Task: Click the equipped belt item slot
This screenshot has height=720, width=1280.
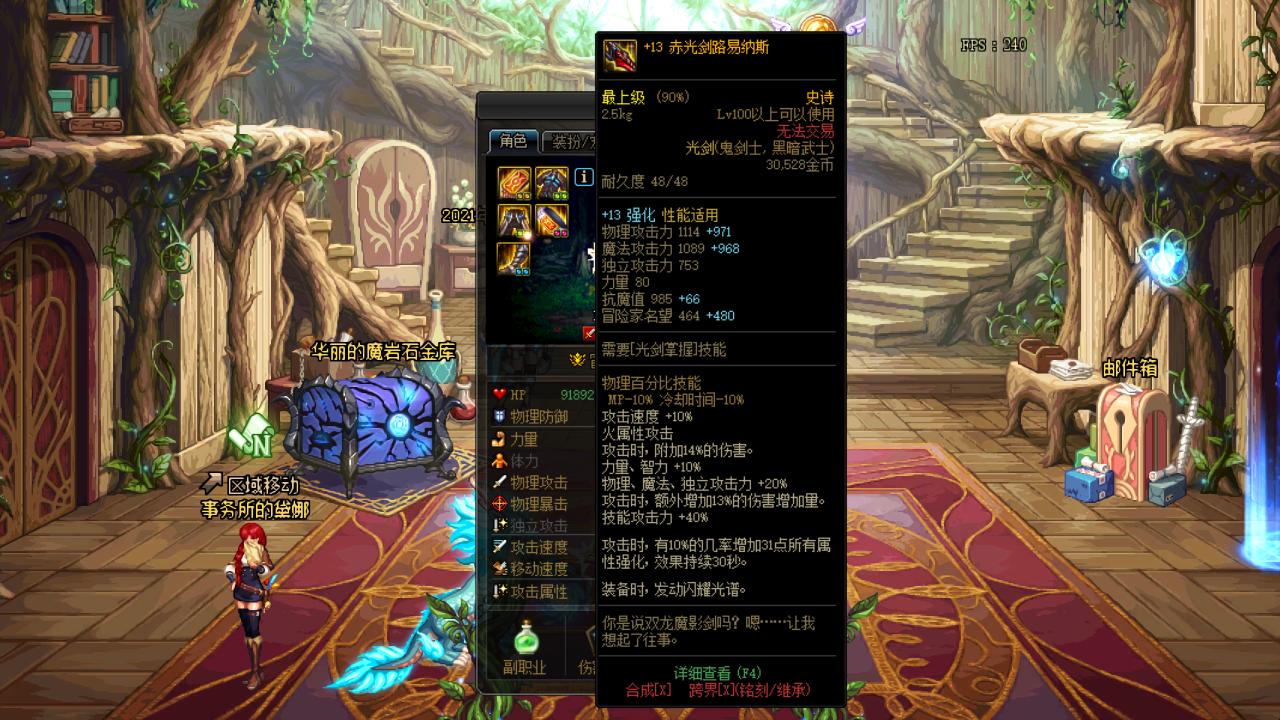Action: tap(550, 221)
